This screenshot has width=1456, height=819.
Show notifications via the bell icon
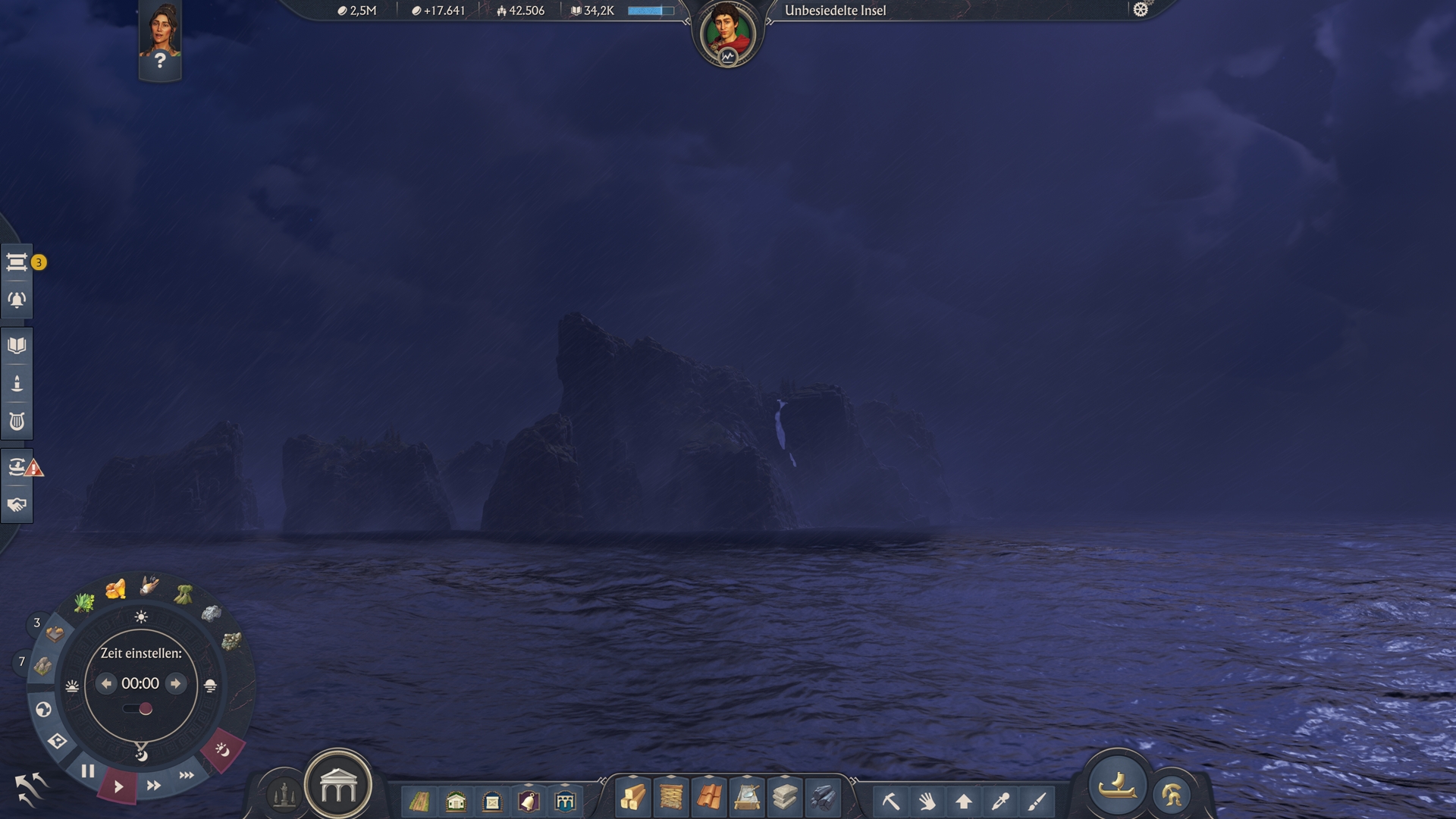pyautogui.click(x=17, y=300)
